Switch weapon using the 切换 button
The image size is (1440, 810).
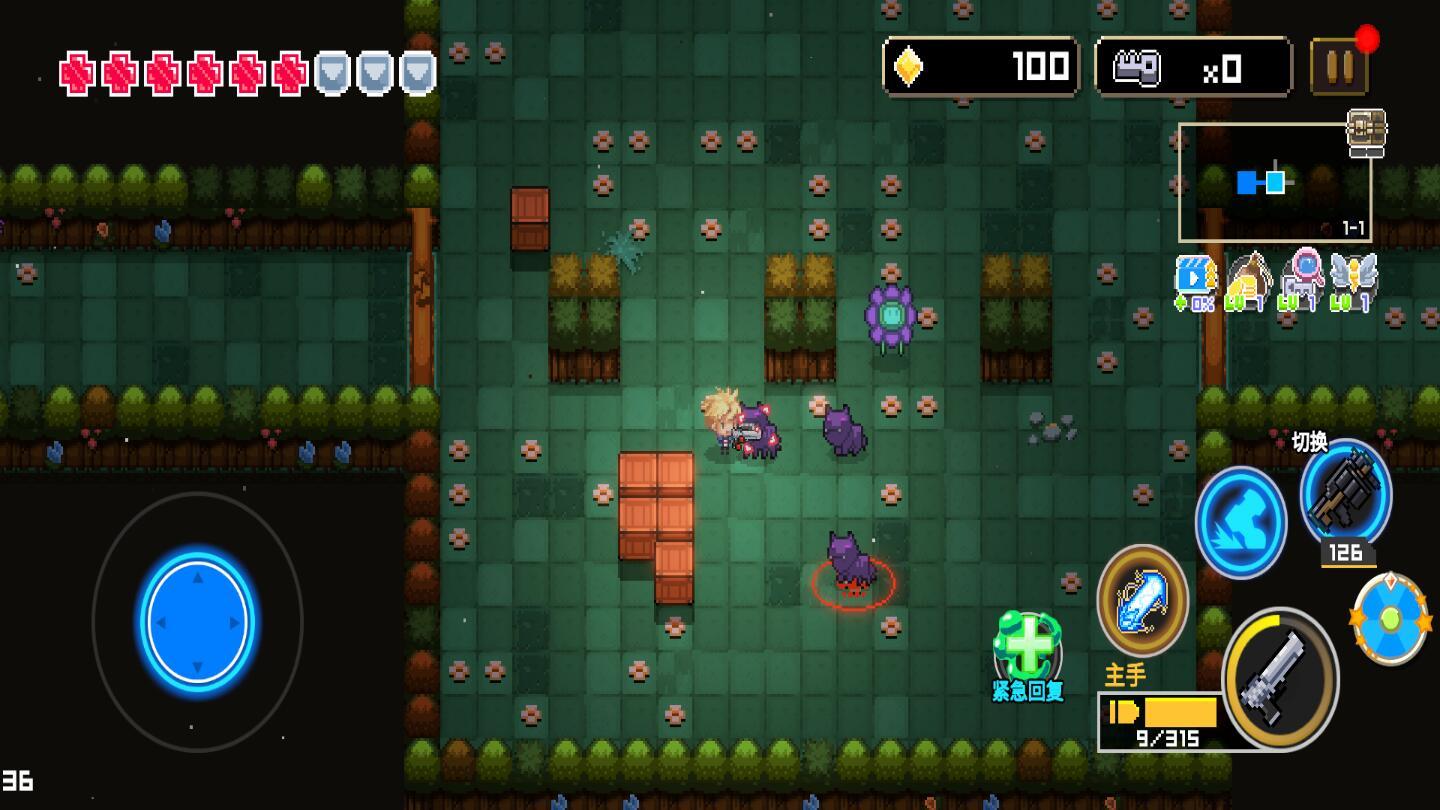(1345, 493)
